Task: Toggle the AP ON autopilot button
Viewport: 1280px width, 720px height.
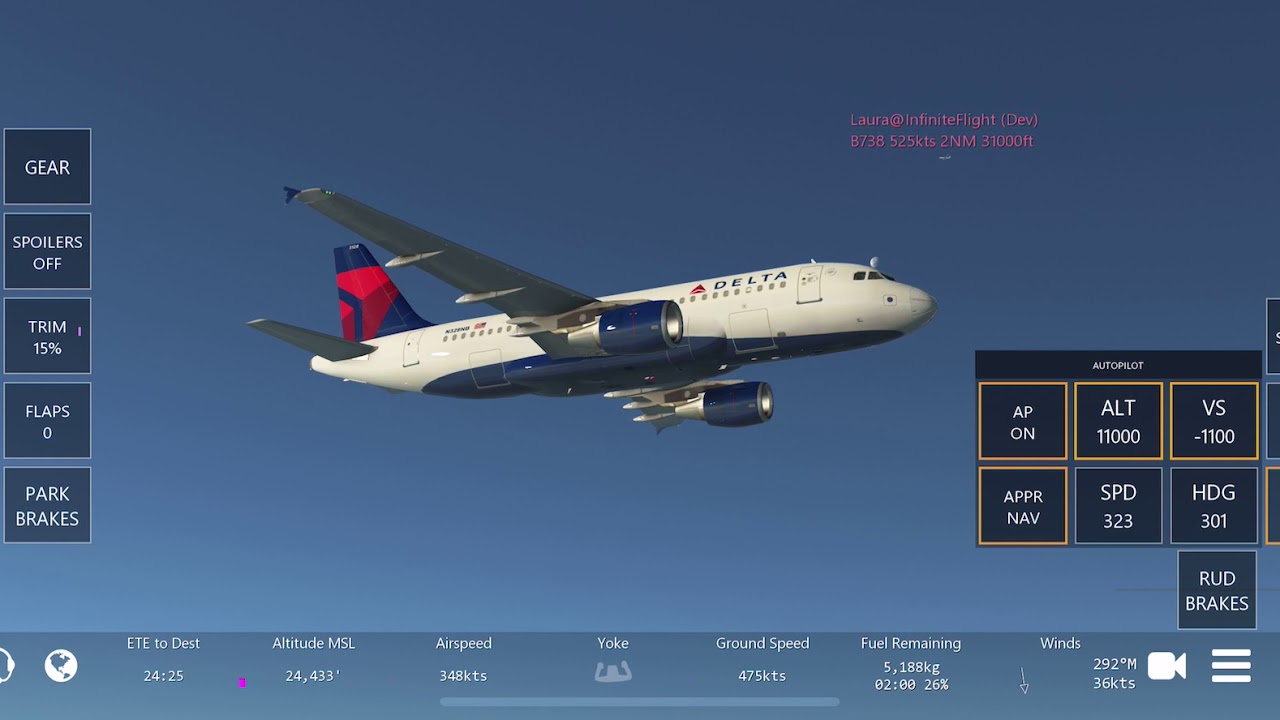Action: coord(1022,422)
